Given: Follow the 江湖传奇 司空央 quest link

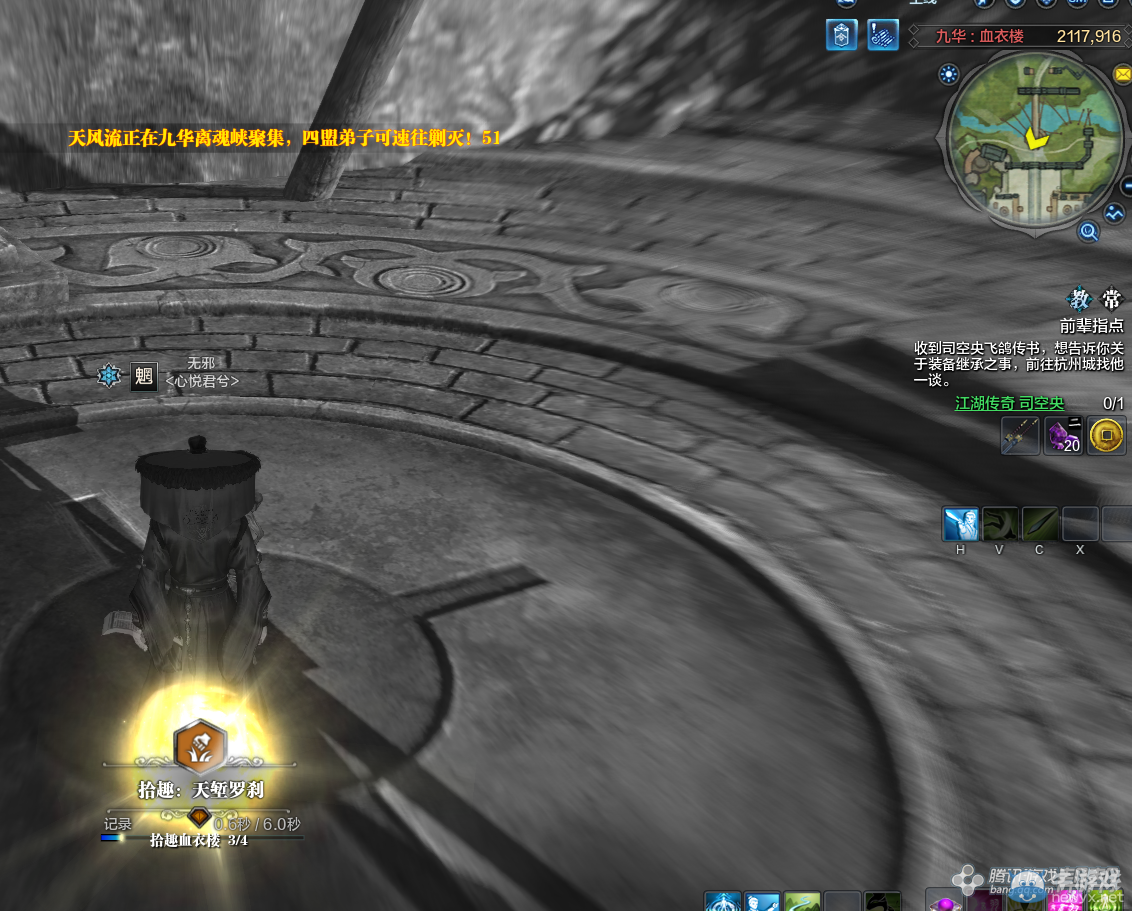Looking at the screenshot, I should (x=1009, y=403).
